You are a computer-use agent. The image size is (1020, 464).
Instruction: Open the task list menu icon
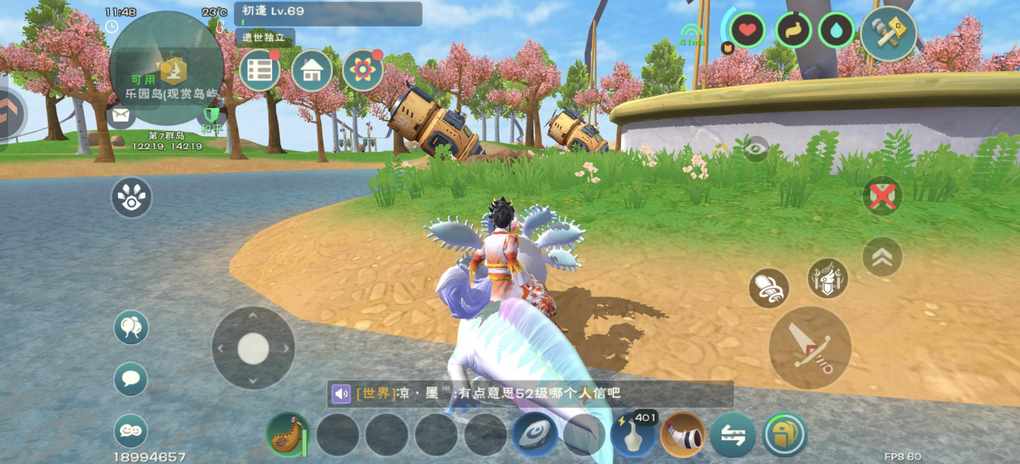pyautogui.click(x=260, y=70)
